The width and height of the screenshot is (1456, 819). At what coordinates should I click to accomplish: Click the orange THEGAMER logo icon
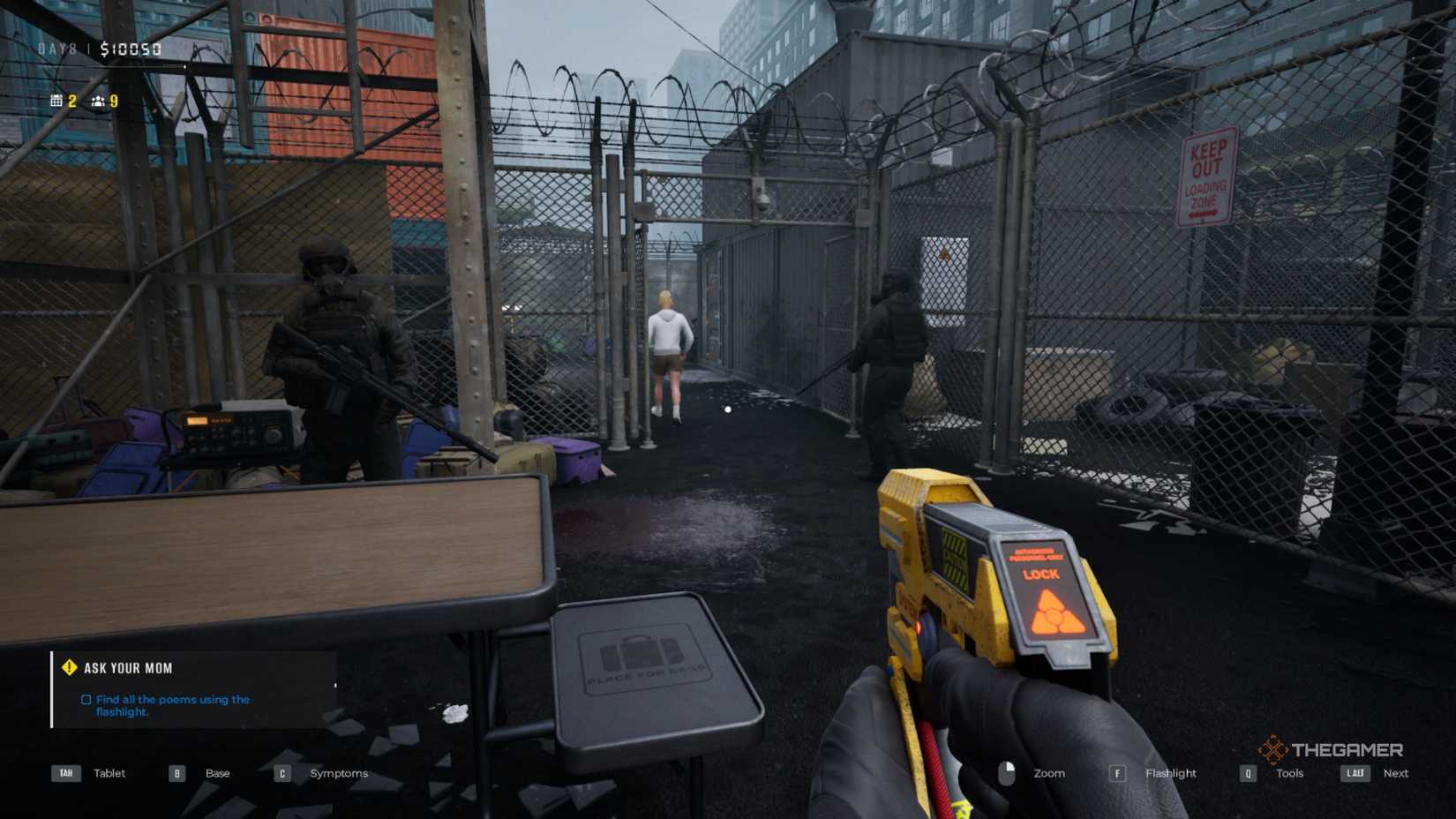tap(1271, 751)
